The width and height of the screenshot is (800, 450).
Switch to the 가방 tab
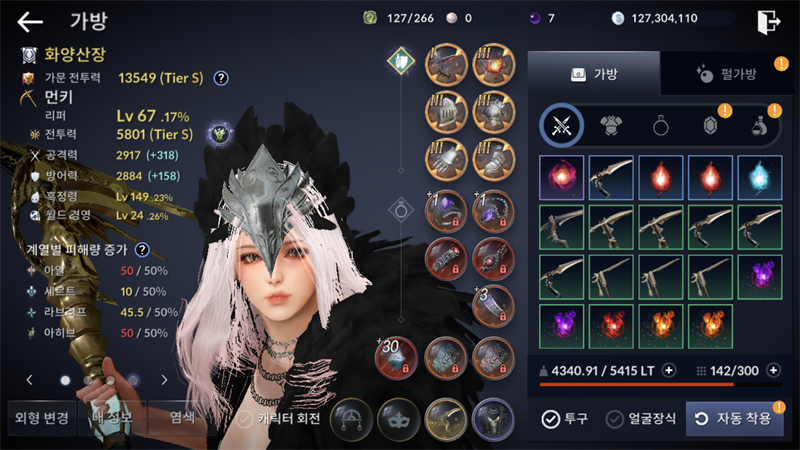click(x=593, y=73)
